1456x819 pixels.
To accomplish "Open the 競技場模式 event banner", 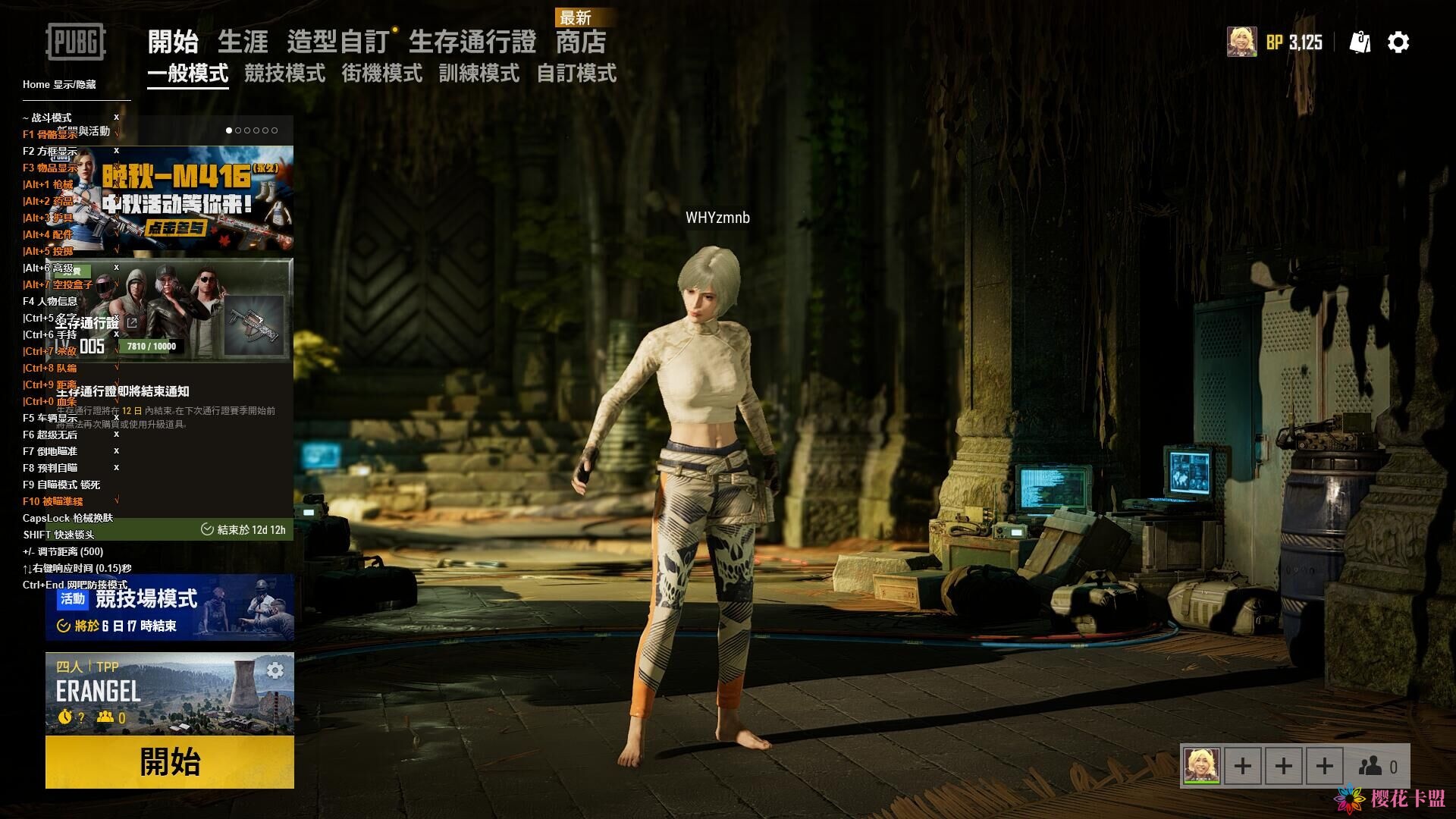I will tap(170, 608).
